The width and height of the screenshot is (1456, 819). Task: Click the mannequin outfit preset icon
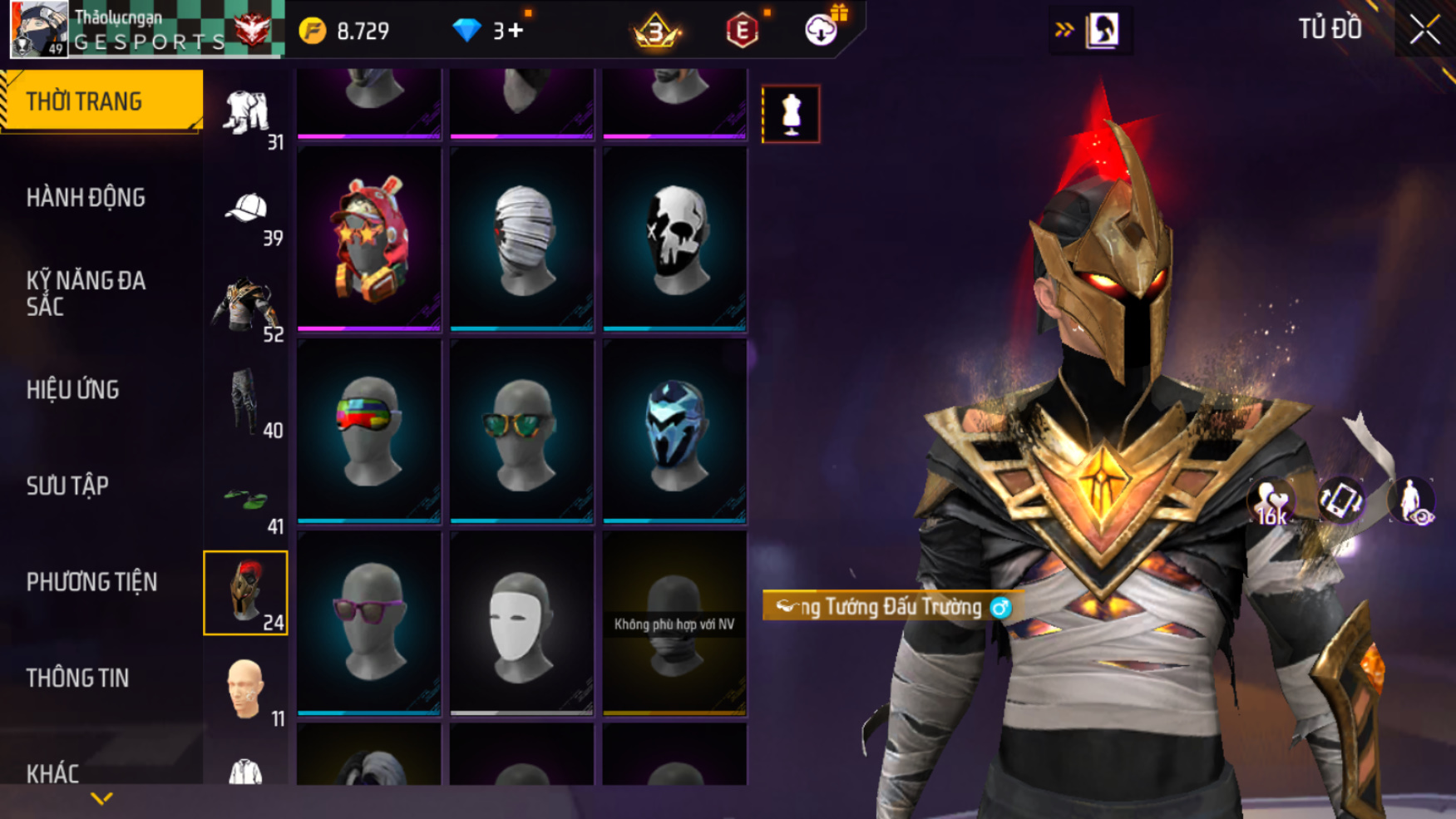(x=790, y=114)
